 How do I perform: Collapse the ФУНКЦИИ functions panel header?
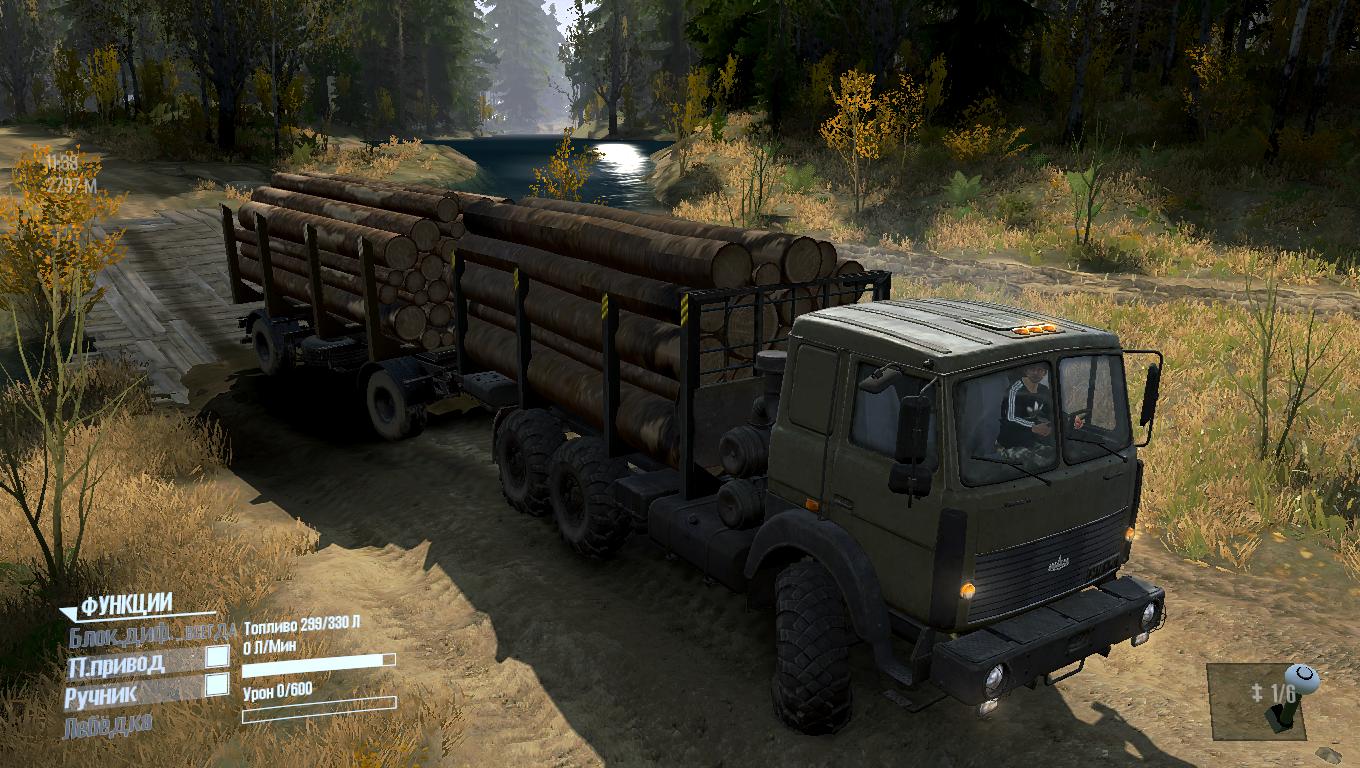tap(125, 604)
